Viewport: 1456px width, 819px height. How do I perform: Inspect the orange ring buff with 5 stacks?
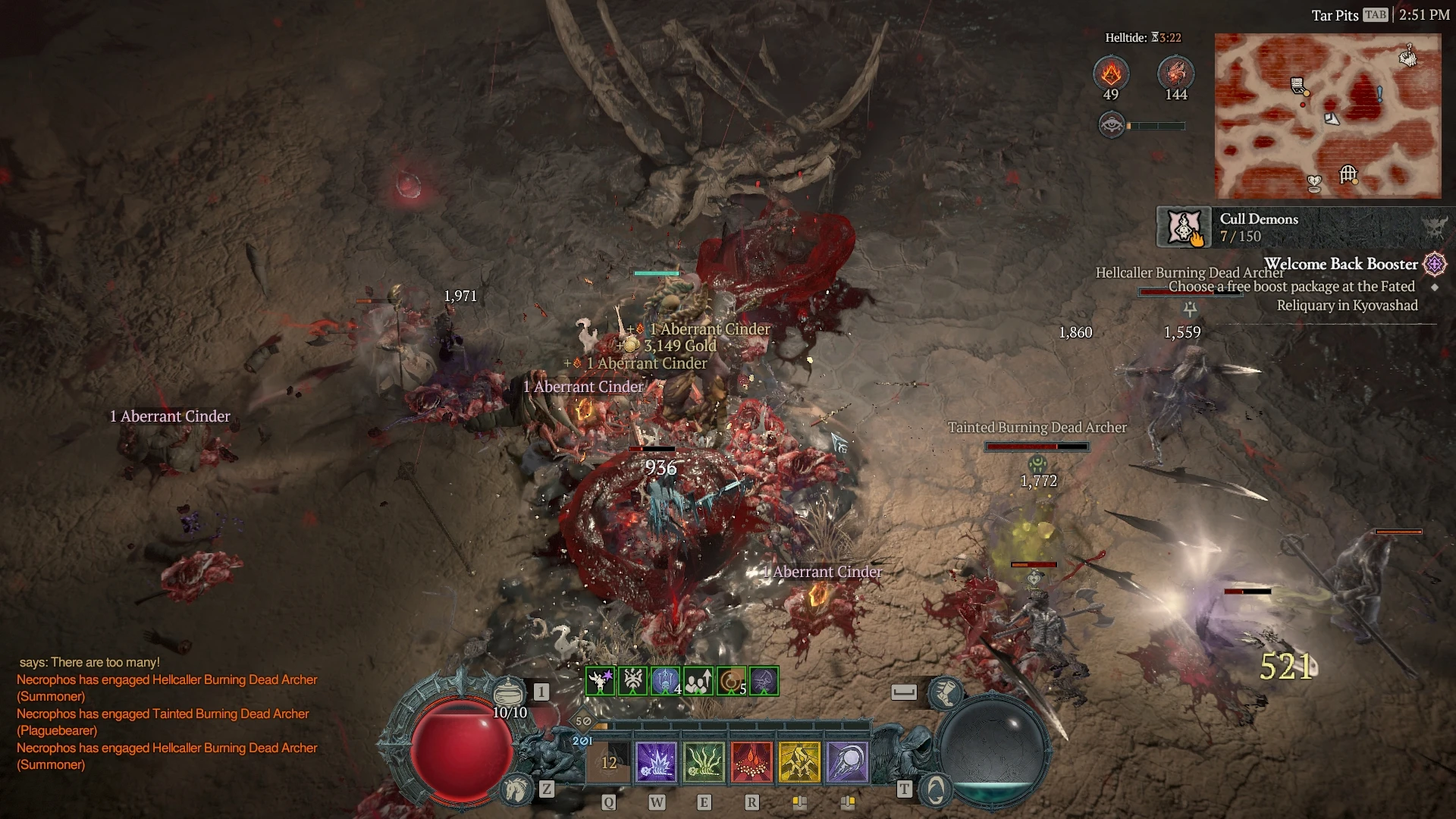(731, 681)
